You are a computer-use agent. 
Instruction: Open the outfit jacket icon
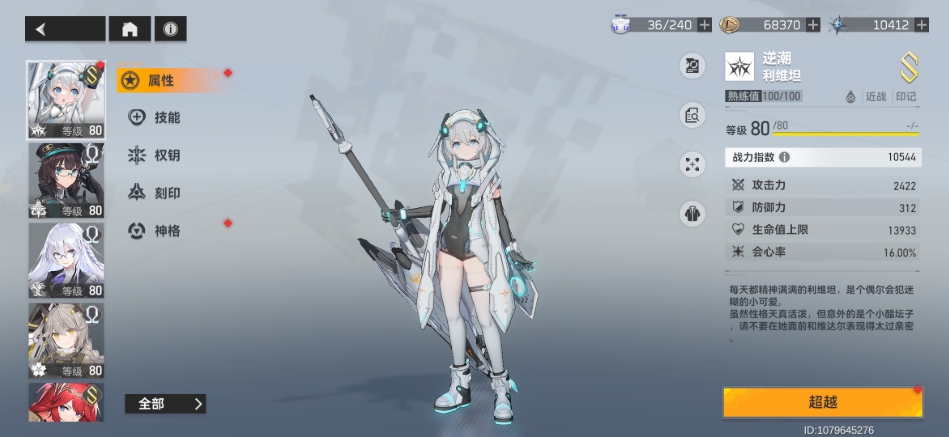click(x=692, y=213)
